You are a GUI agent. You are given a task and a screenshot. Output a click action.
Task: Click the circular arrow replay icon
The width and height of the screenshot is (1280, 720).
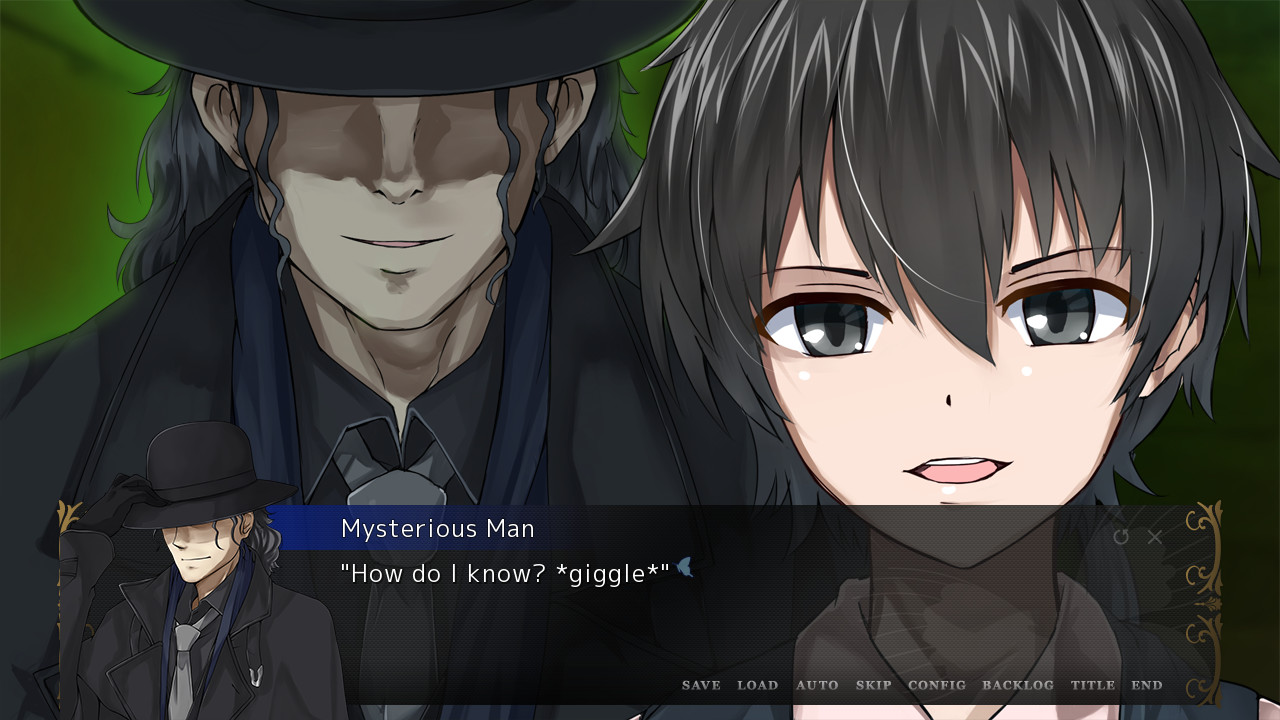coord(1121,537)
